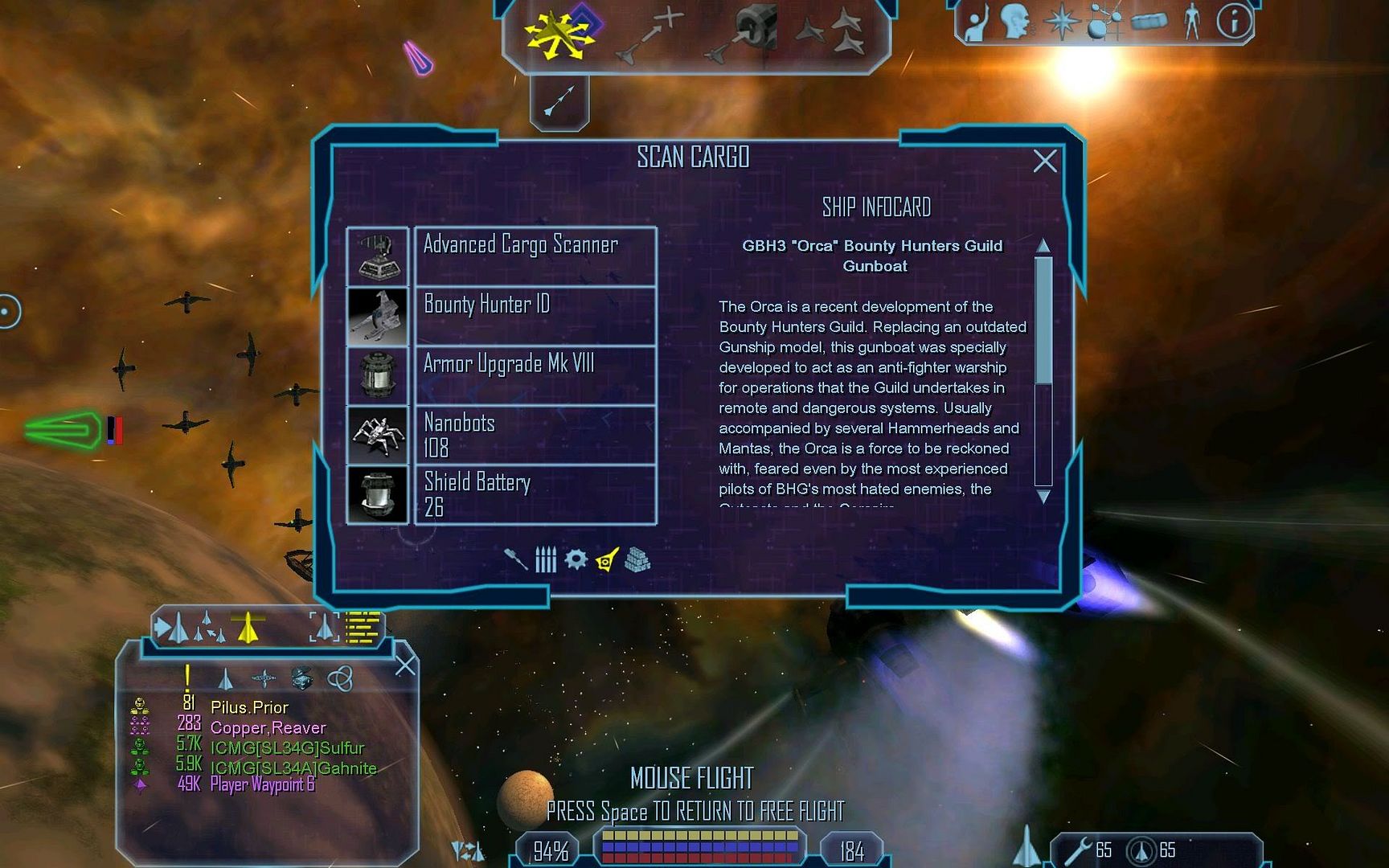
Task: Select the Advanced Cargo Scanner entry
Action: click(x=534, y=256)
